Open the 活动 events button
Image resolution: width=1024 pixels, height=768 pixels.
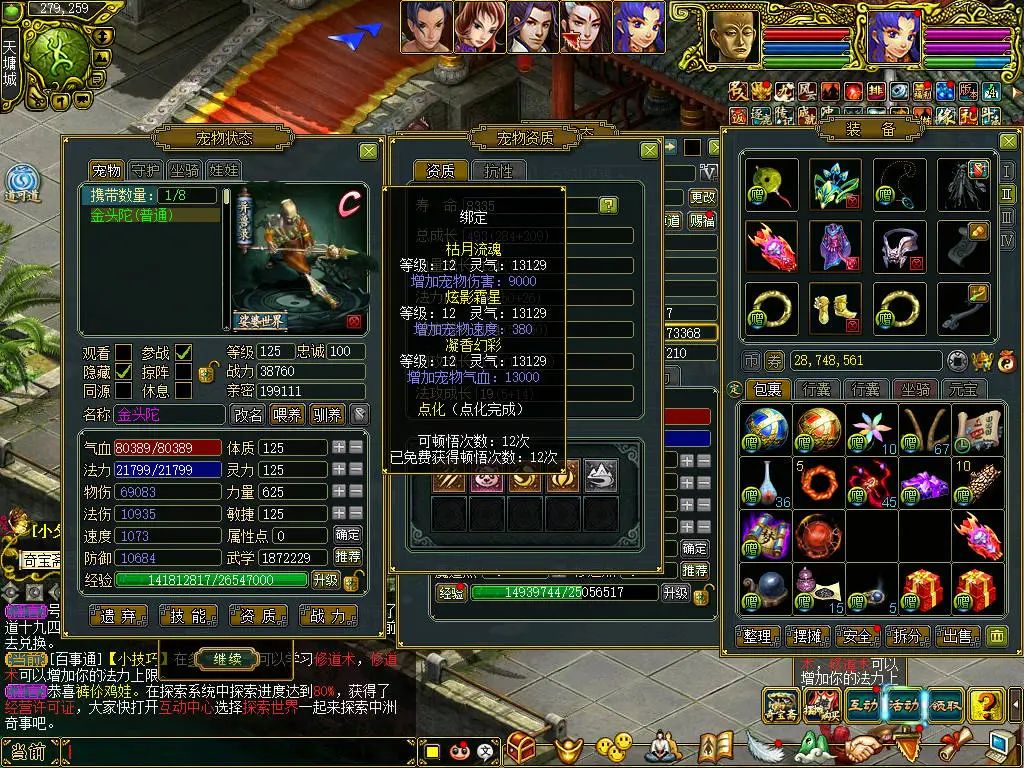[903, 704]
